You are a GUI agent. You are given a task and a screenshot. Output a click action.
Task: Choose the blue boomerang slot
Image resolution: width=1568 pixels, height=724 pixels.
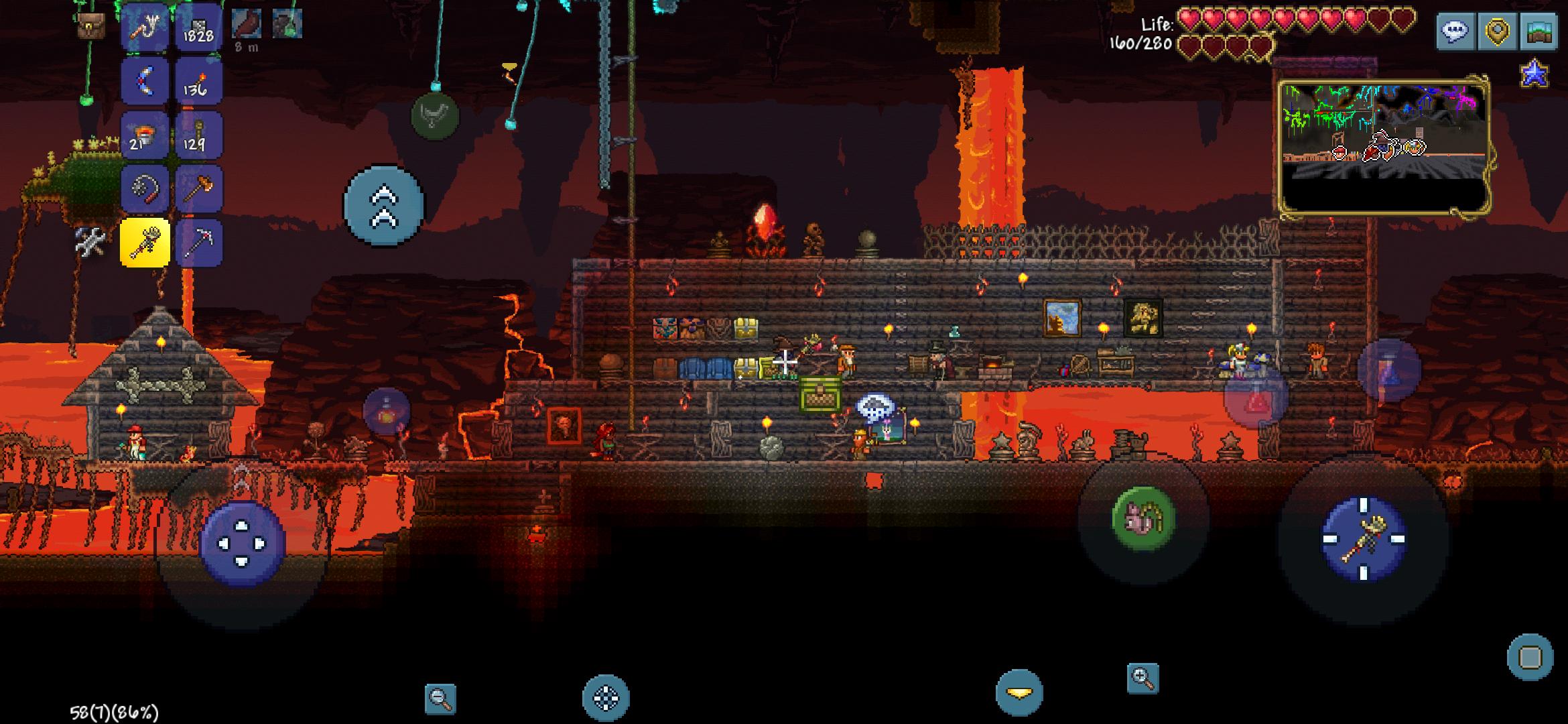point(145,81)
